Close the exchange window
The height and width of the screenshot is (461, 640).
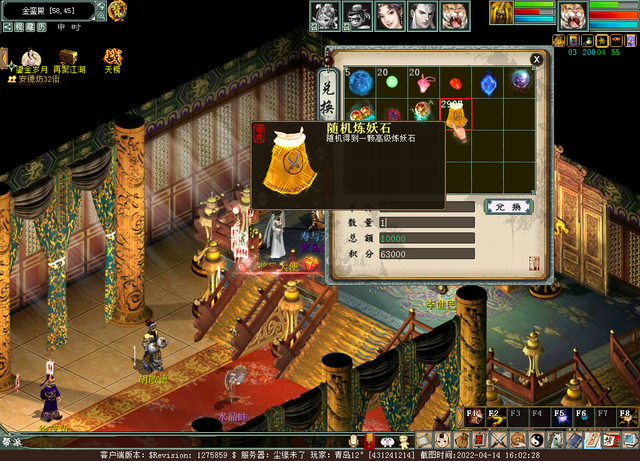click(536, 59)
